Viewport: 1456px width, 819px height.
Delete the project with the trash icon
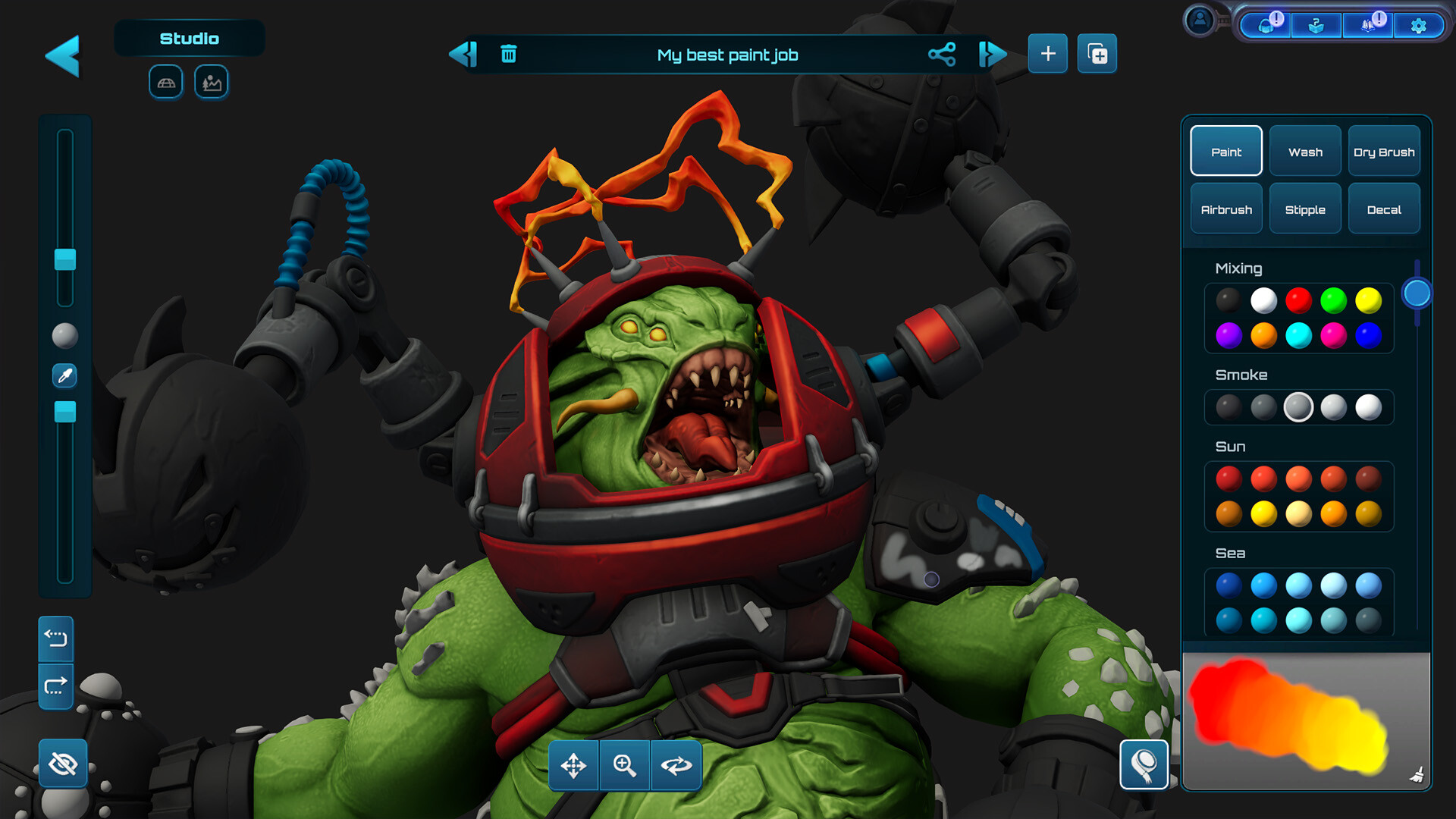pyautogui.click(x=509, y=54)
